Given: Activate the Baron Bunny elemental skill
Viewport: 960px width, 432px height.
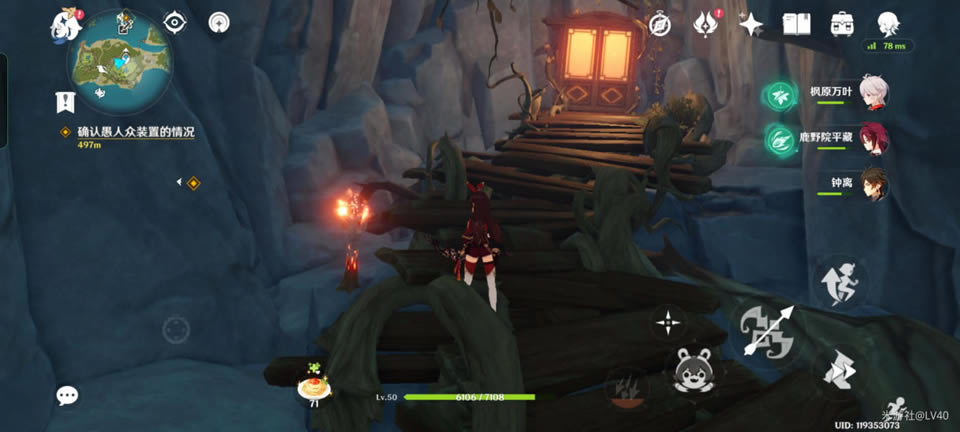Looking at the screenshot, I should click(693, 372).
